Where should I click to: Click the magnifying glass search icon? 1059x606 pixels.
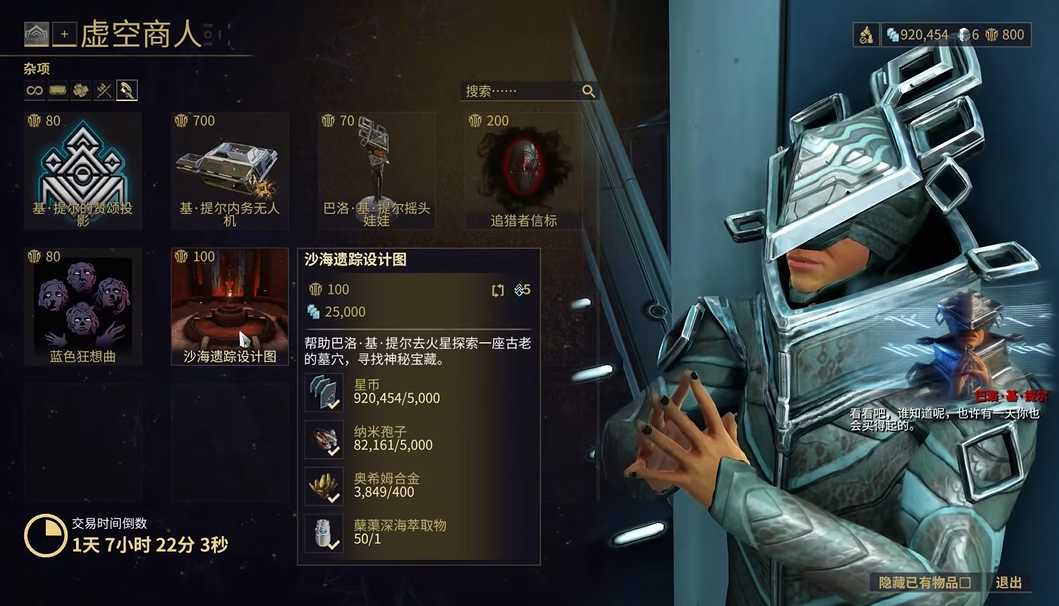(x=589, y=91)
